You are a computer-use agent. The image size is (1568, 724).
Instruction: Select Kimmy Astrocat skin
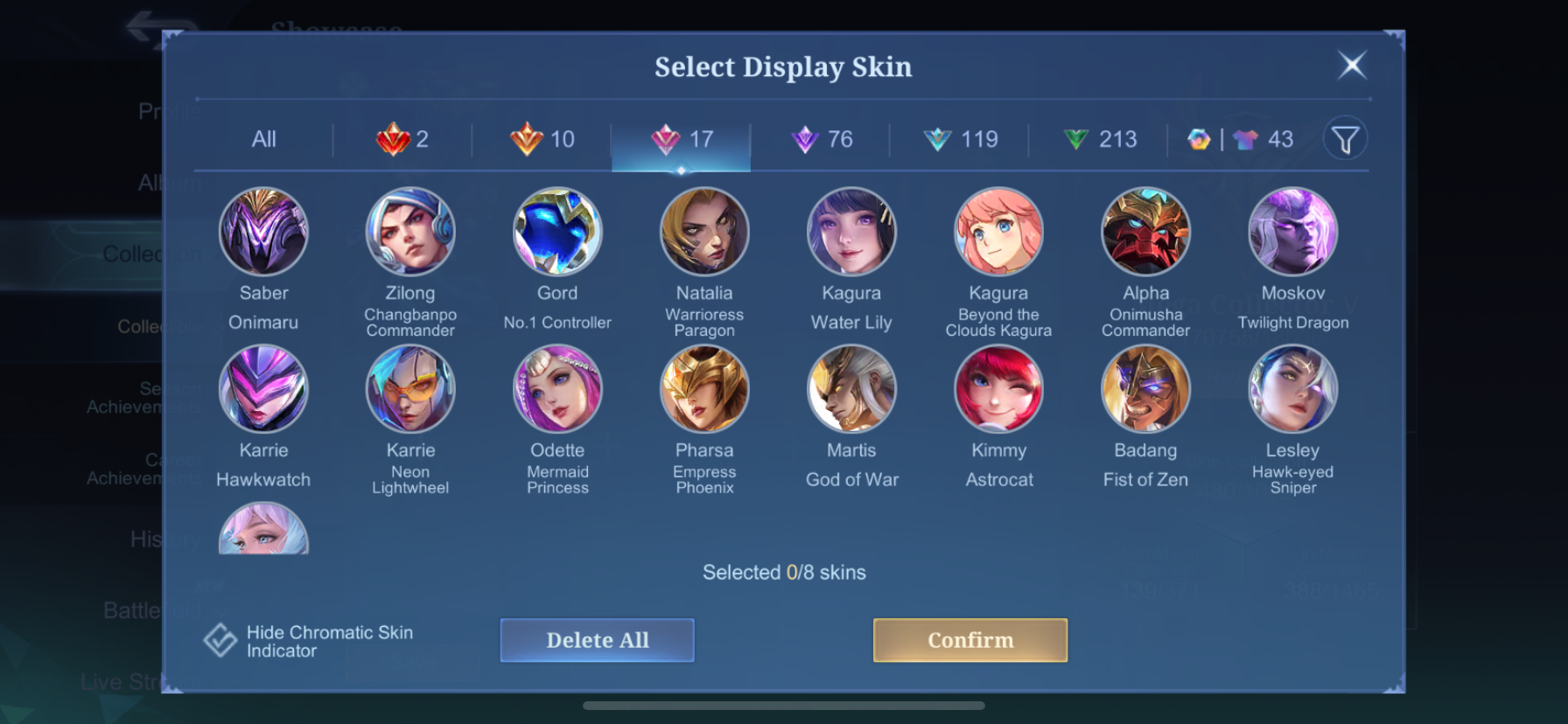[998, 389]
